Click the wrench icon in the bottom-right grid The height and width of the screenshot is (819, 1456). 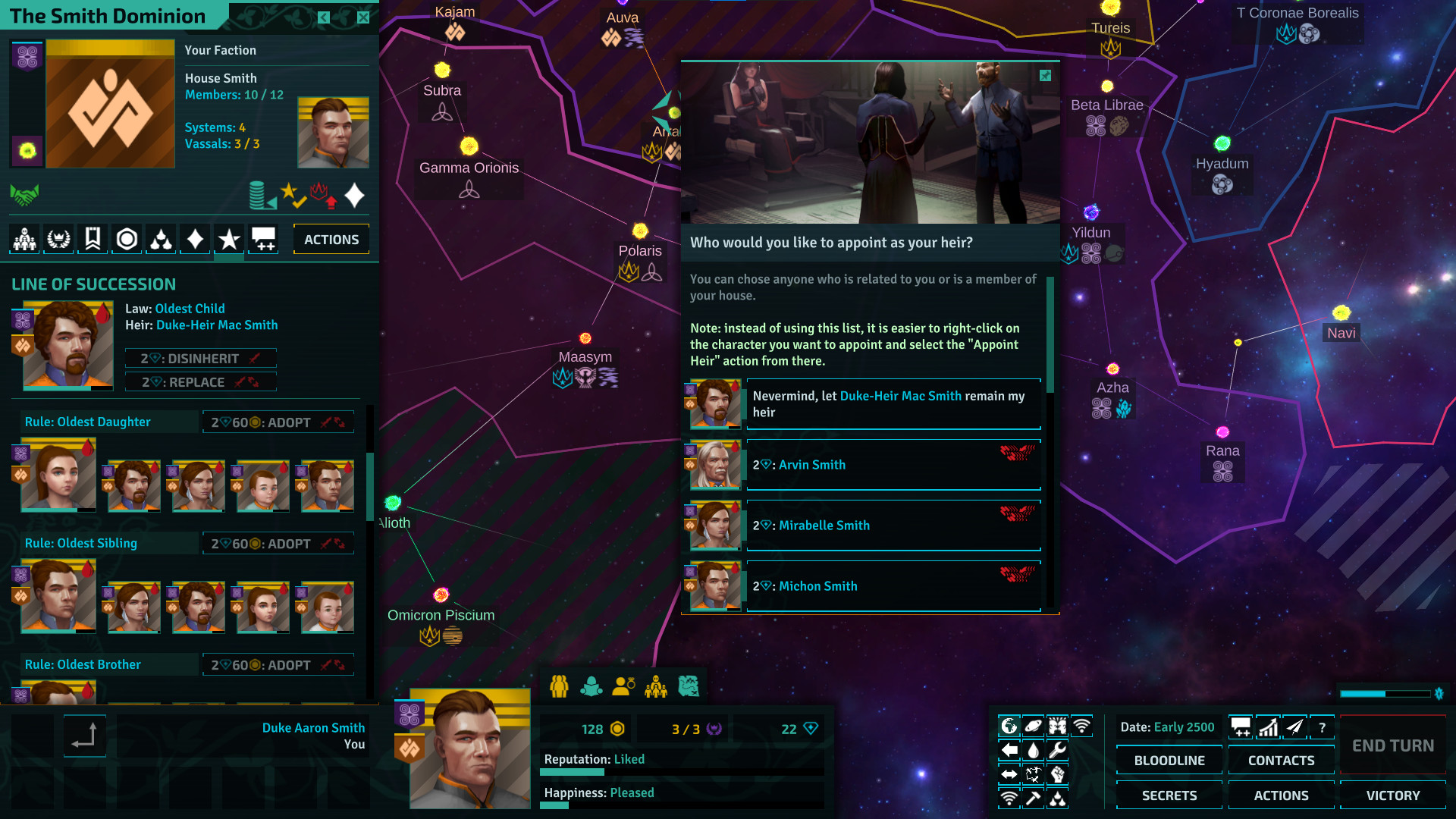1057,750
